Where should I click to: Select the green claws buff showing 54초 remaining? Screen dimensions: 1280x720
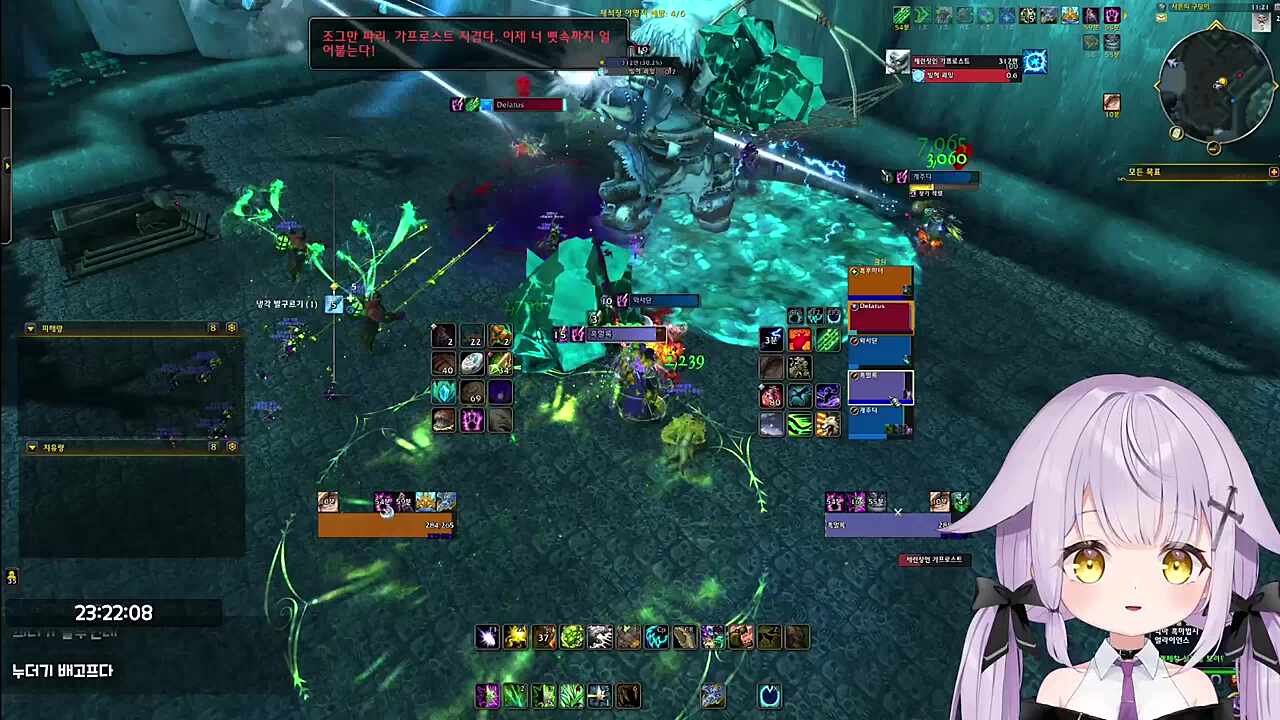coord(900,17)
